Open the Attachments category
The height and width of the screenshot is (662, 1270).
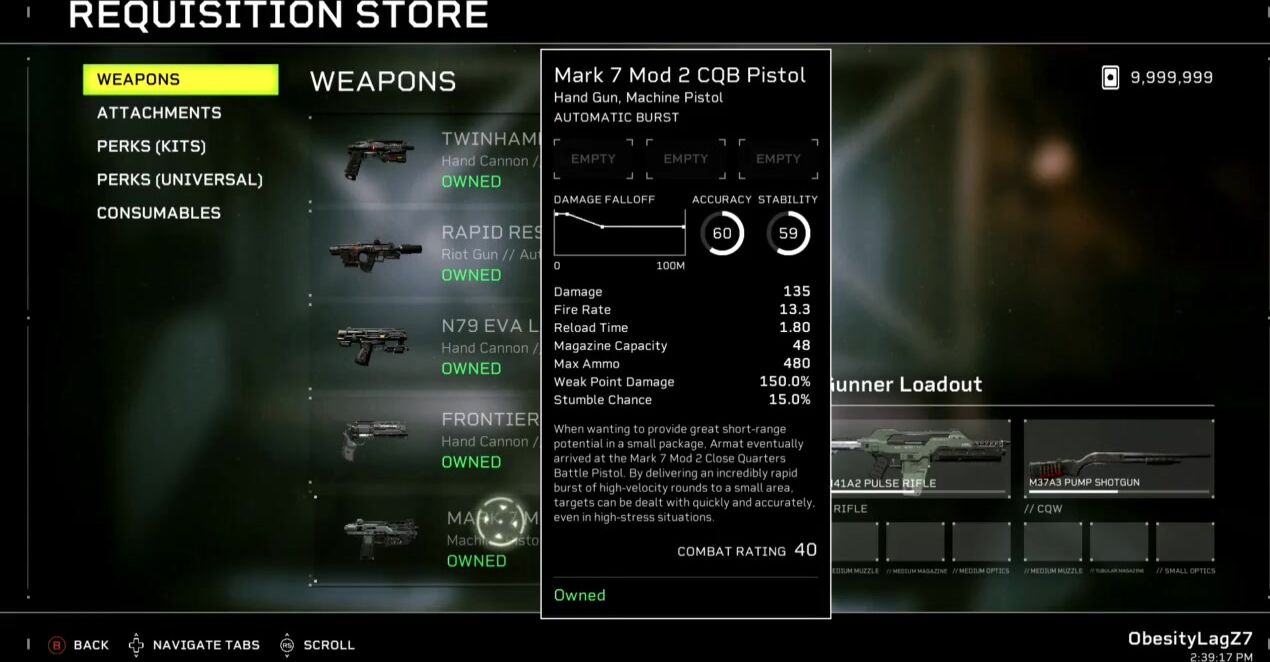159,113
